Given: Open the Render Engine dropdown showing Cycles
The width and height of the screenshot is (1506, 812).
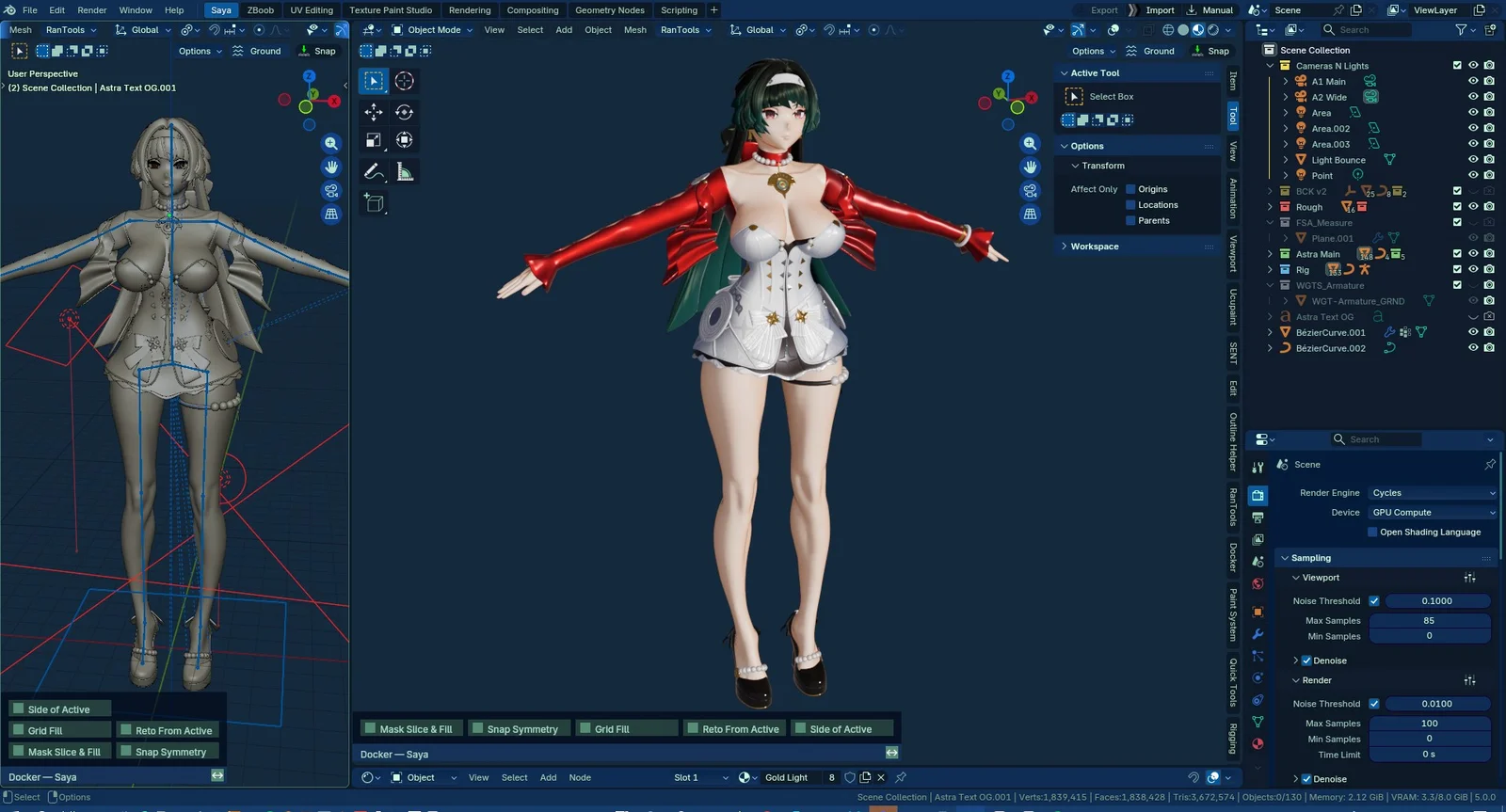Looking at the screenshot, I should click(1433, 492).
